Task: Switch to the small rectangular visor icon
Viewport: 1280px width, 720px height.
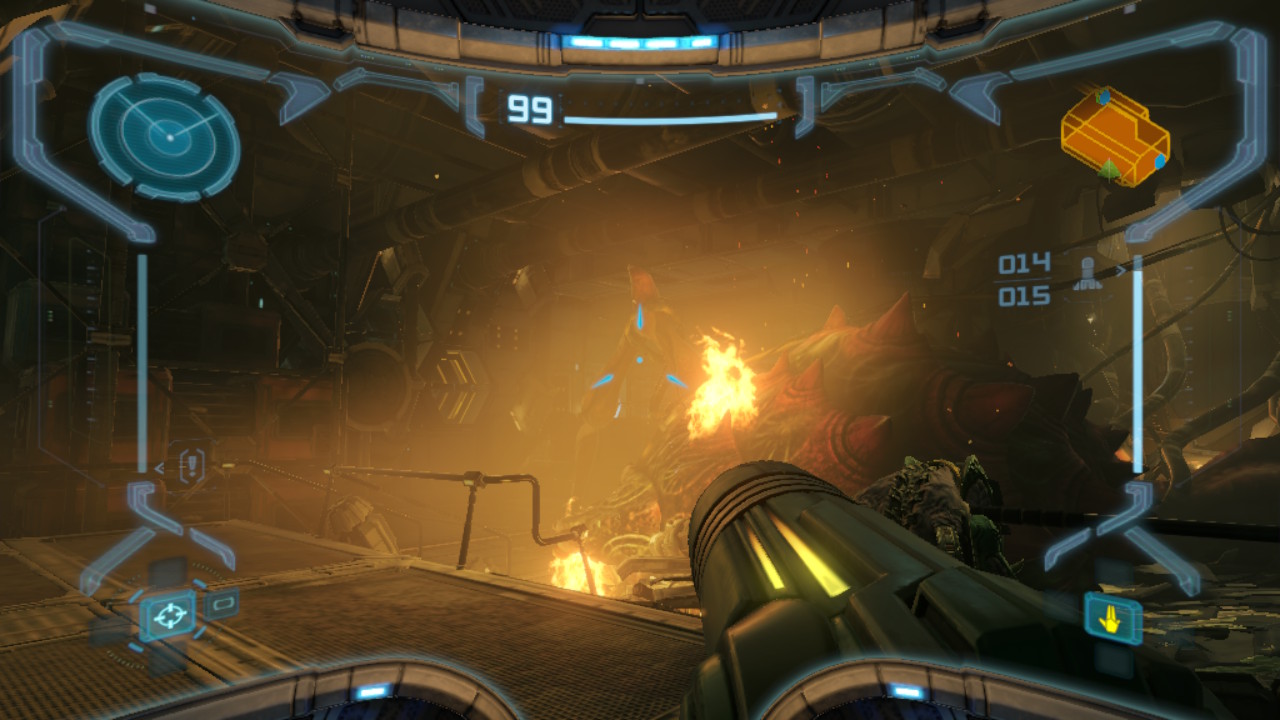Action: pyautogui.click(x=221, y=603)
